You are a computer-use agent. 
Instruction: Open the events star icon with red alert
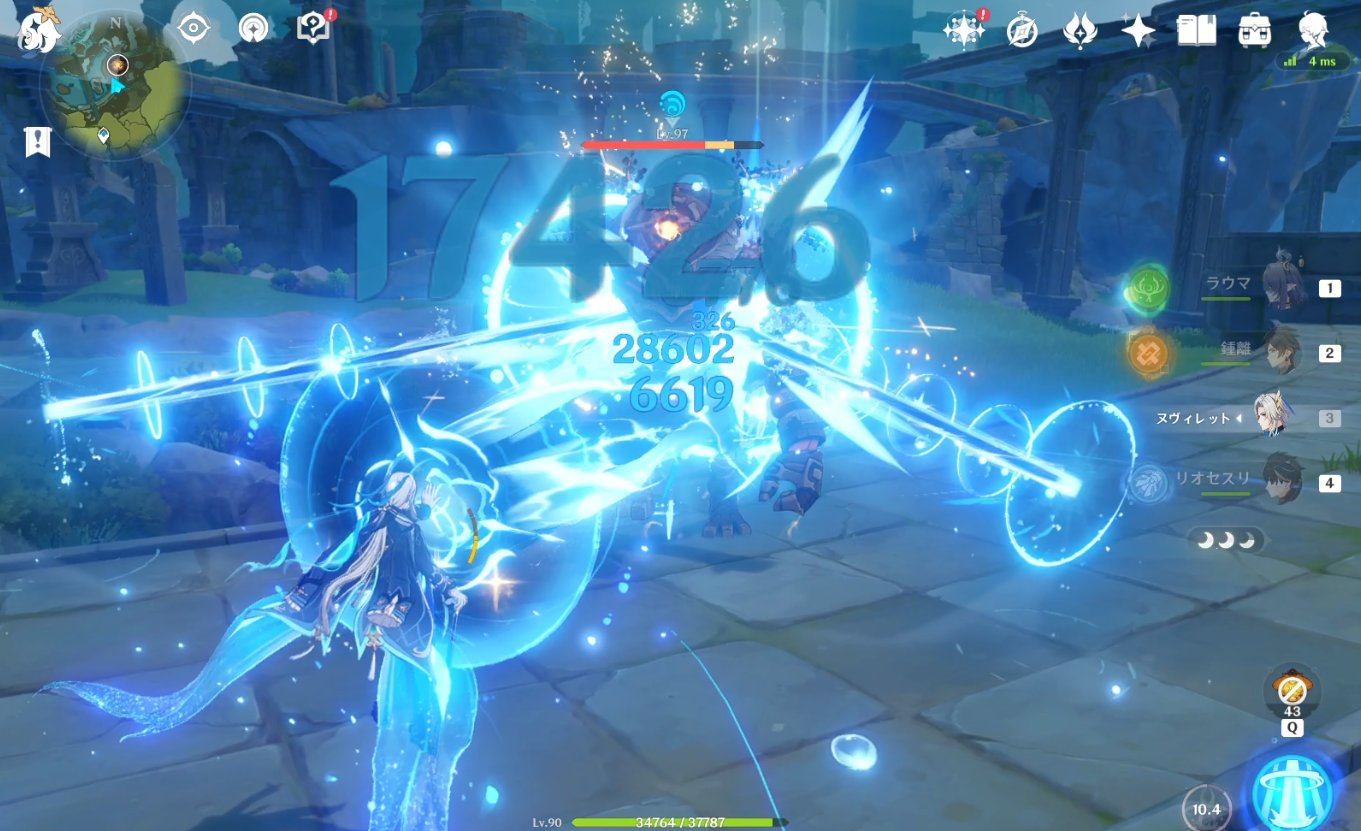pyautogui.click(x=965, y=30)
